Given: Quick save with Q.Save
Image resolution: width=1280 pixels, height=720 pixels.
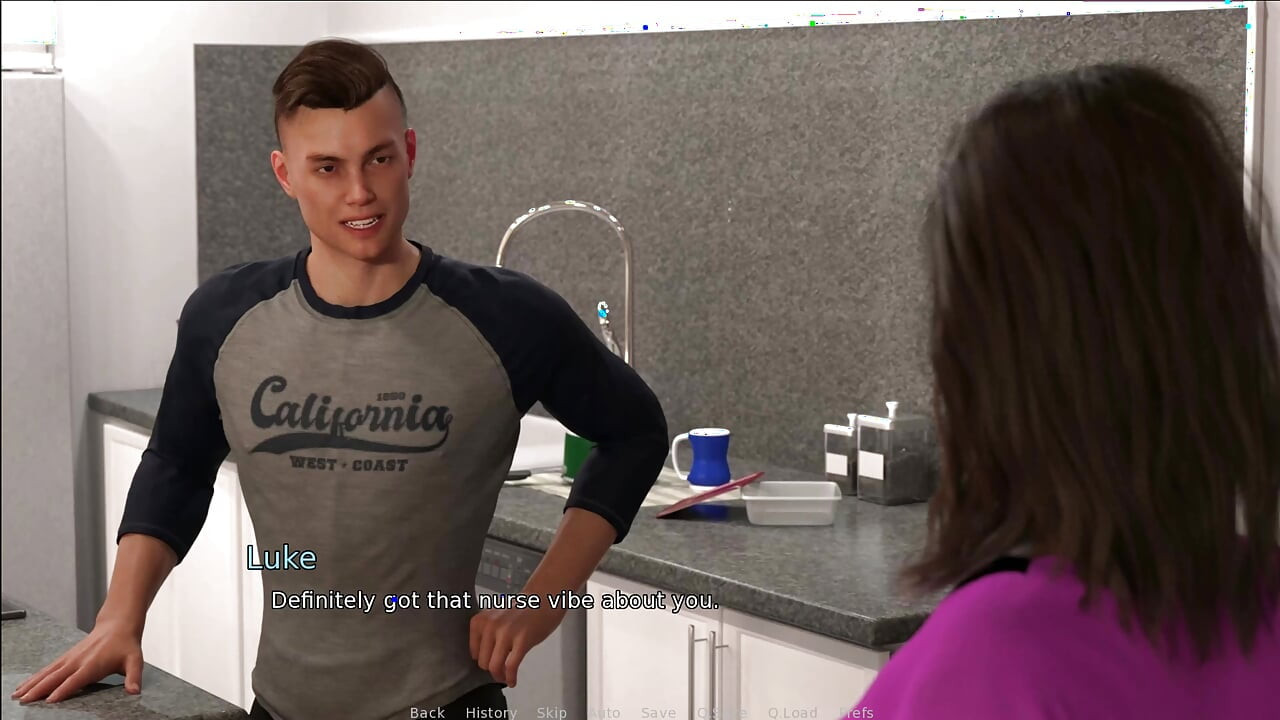Looking at the screenshot, I should pos(721,712).
